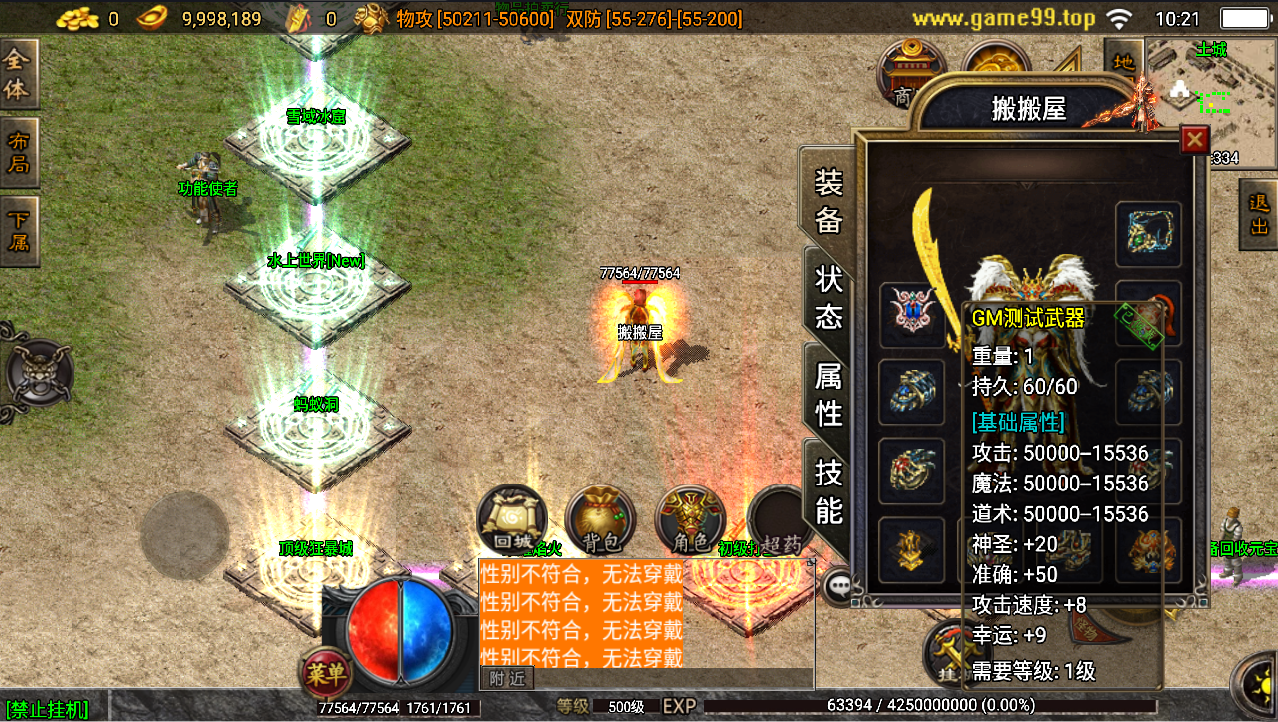Open the red 菜单 menu button

(327, 673)
